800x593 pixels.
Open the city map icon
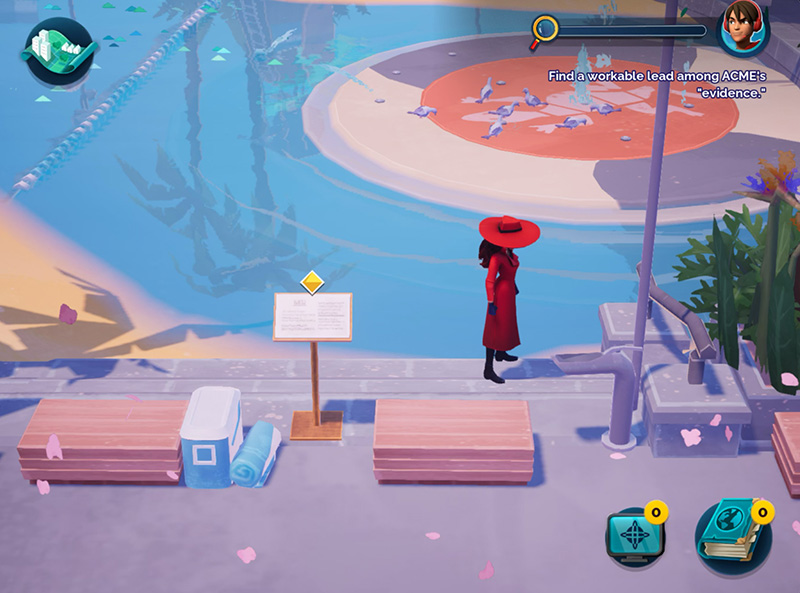[58, 50]
